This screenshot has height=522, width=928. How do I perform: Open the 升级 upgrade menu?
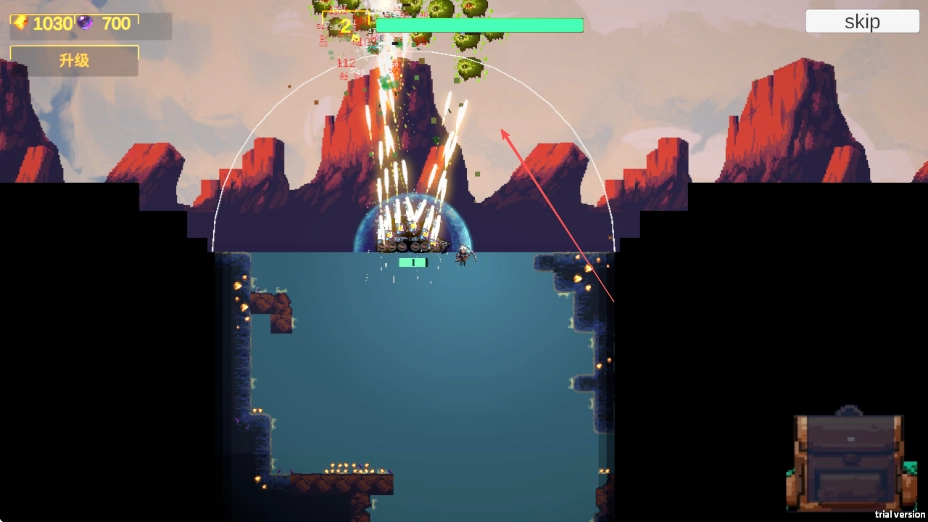pyautogui.click(x=74, y=61)
